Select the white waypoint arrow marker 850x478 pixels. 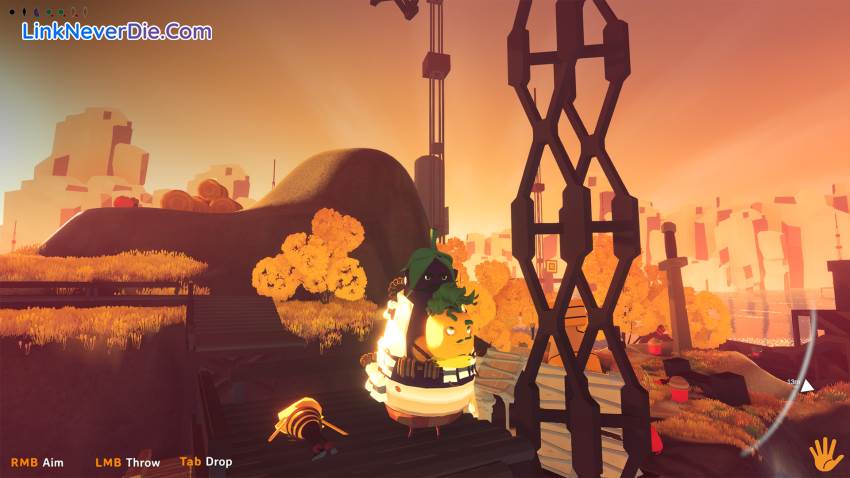click(x=806, y=385)
